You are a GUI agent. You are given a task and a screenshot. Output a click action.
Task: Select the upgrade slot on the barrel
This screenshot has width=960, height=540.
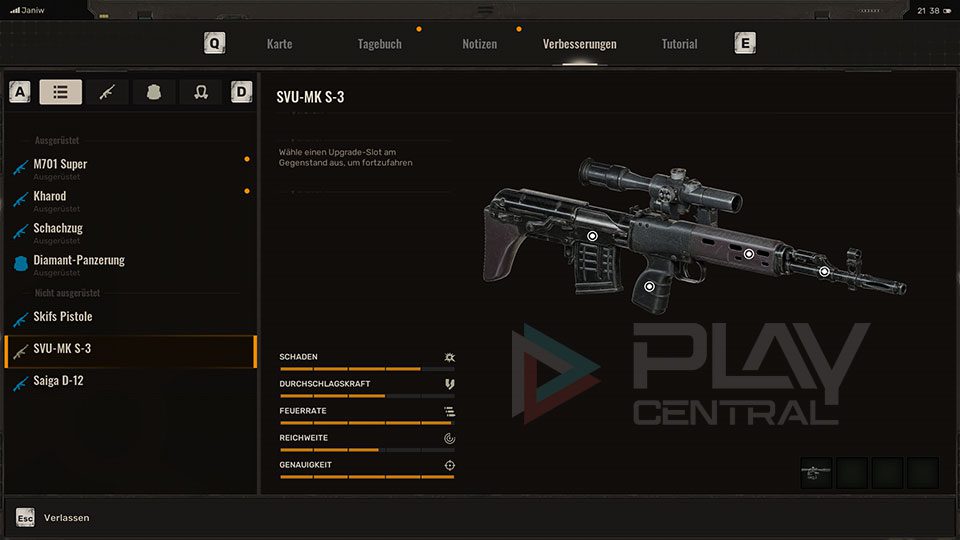[x=824, y=271]
